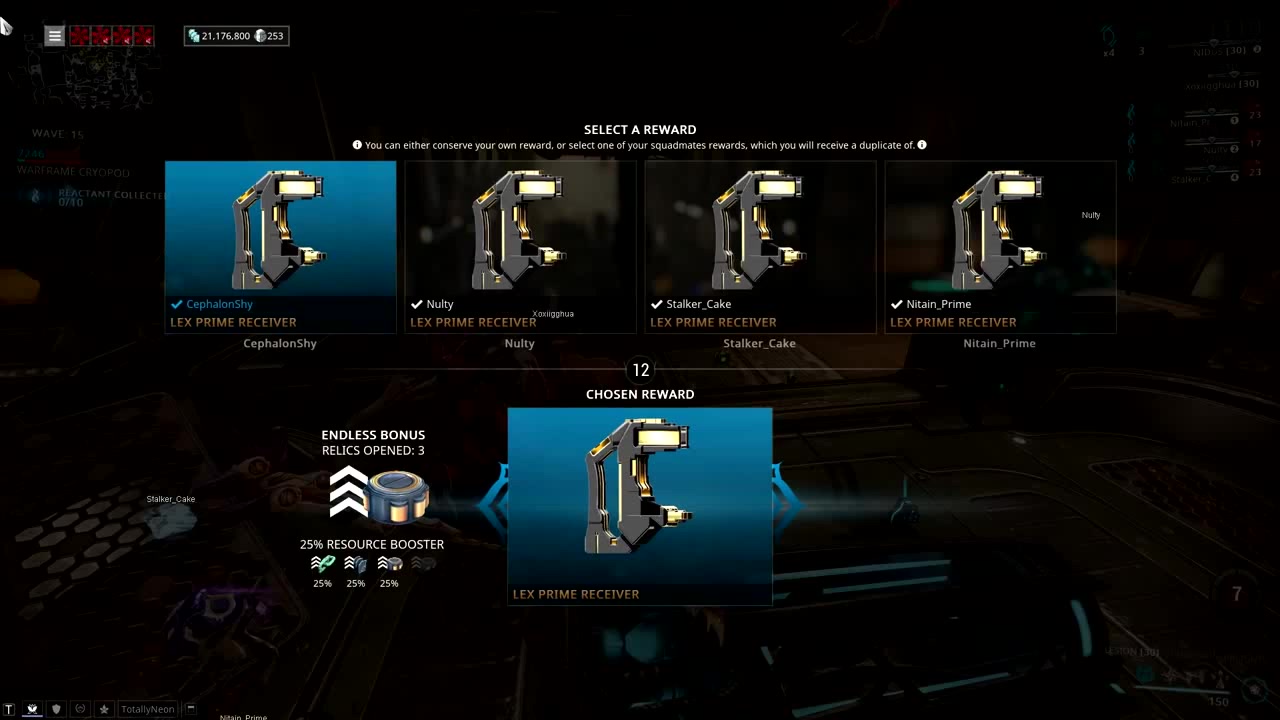The image size is (1280, 720).
Task: Click the info icon beside reward instructions
Action: tap(357, 145)
